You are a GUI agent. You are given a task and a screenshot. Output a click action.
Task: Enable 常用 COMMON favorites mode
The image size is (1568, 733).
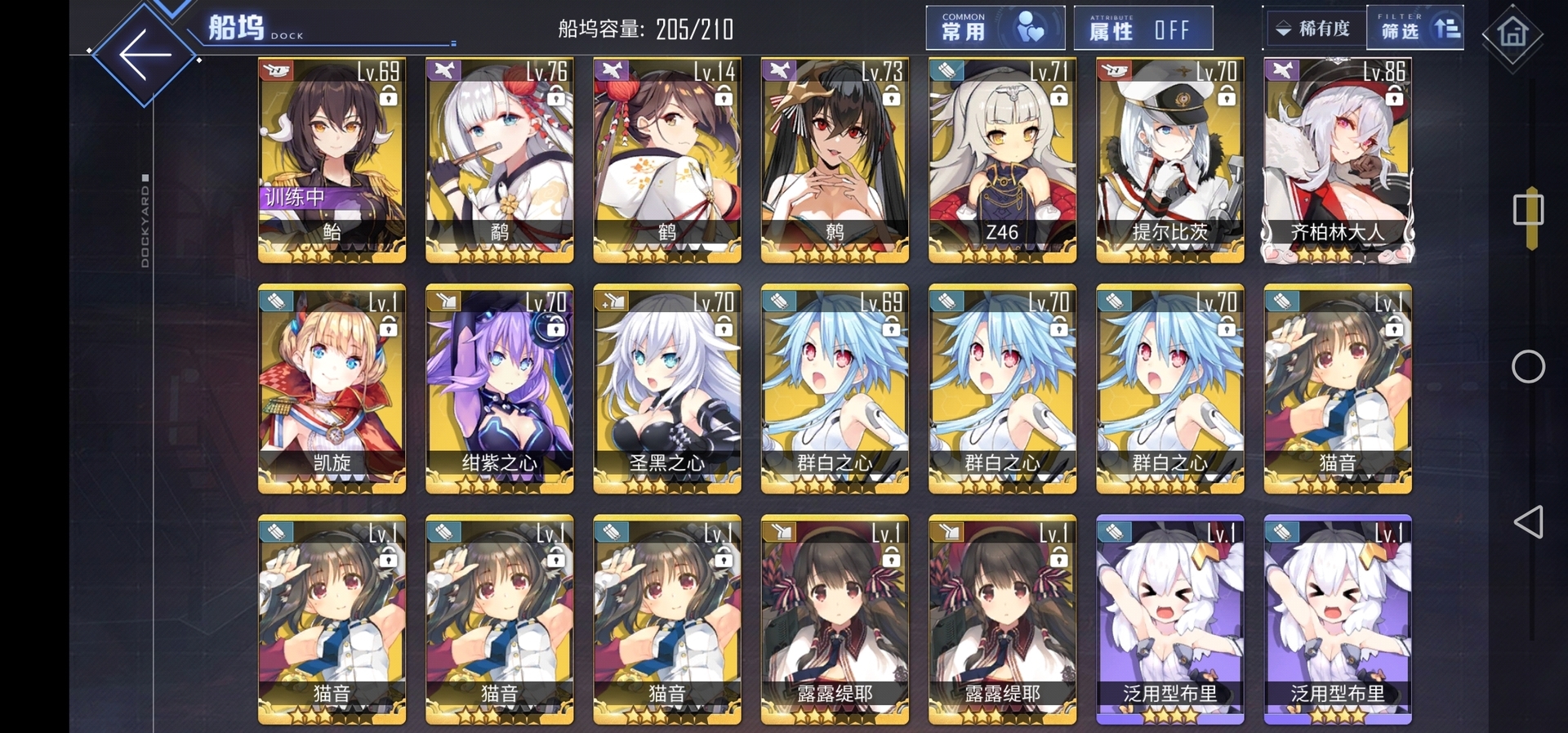pos(995,27)
